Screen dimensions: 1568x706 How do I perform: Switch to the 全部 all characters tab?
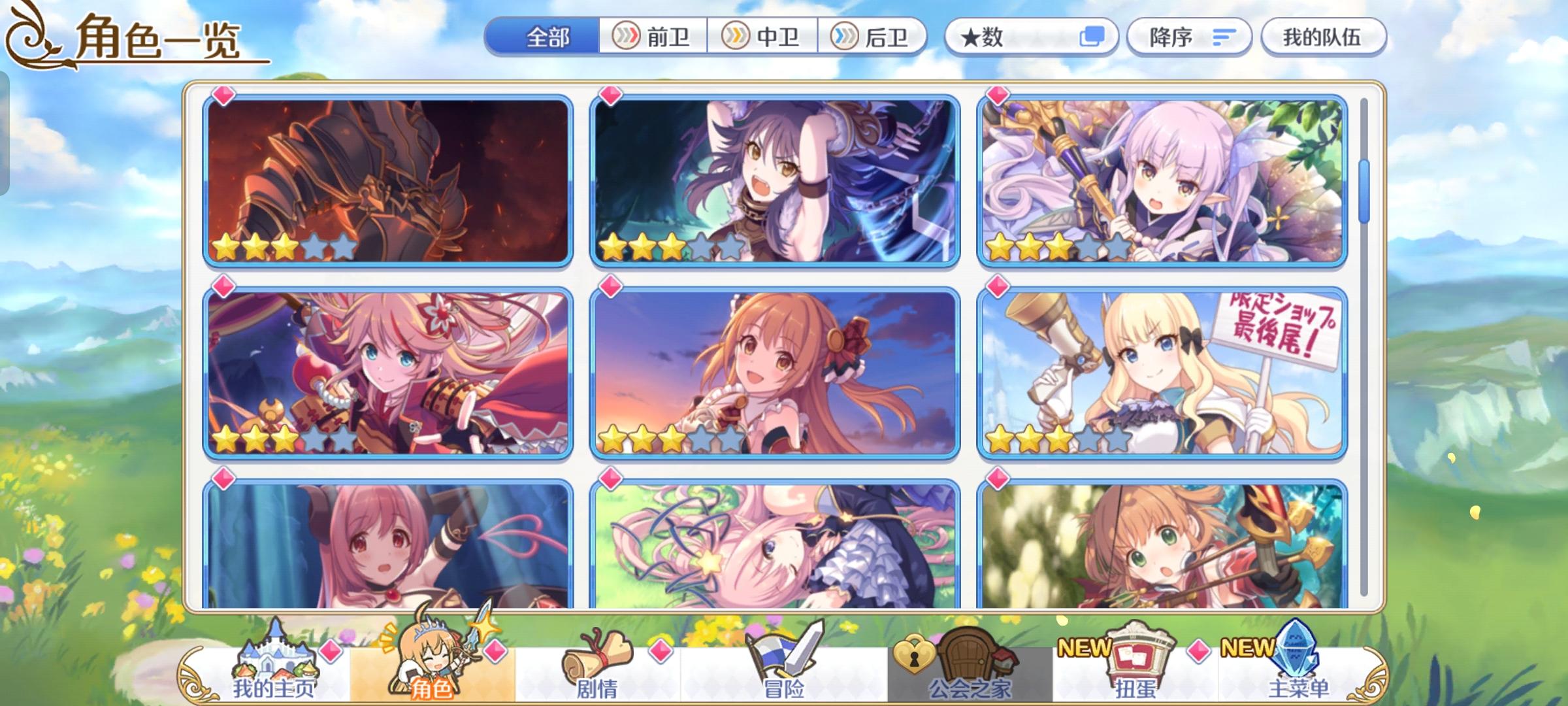tap(546, 37)
